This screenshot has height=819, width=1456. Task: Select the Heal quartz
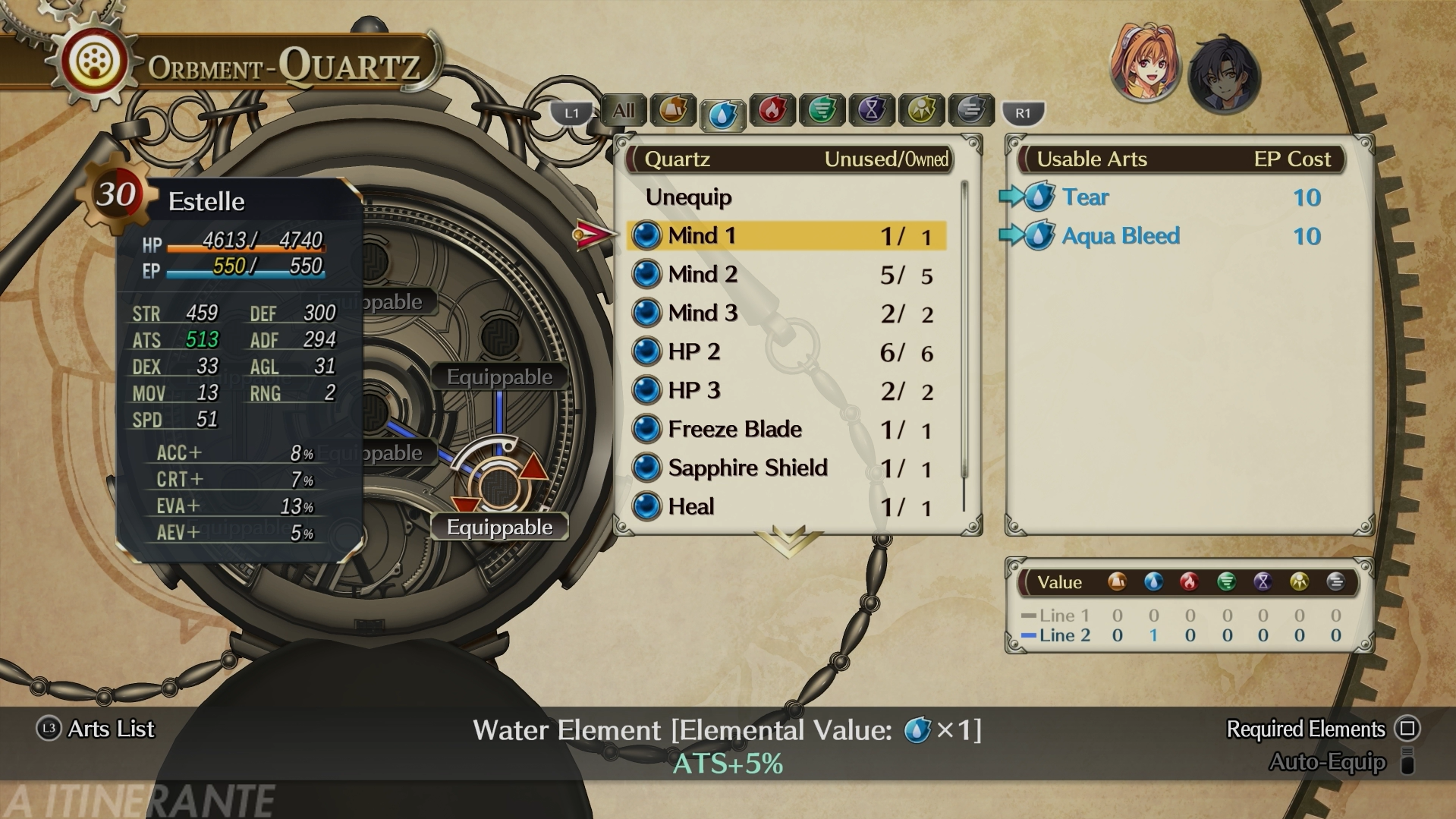[786, 506]
